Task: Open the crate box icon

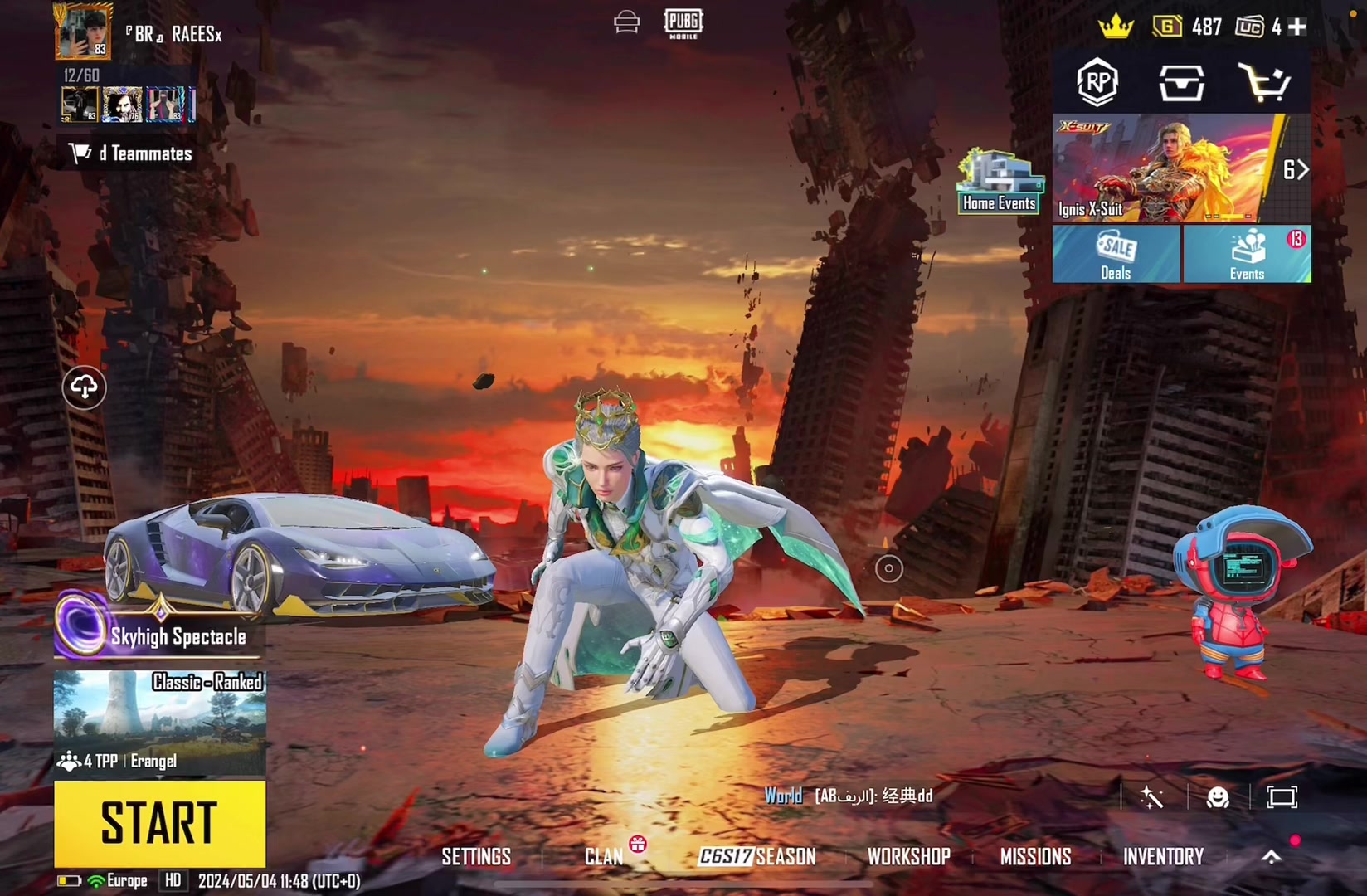Action: point(1181,82)
